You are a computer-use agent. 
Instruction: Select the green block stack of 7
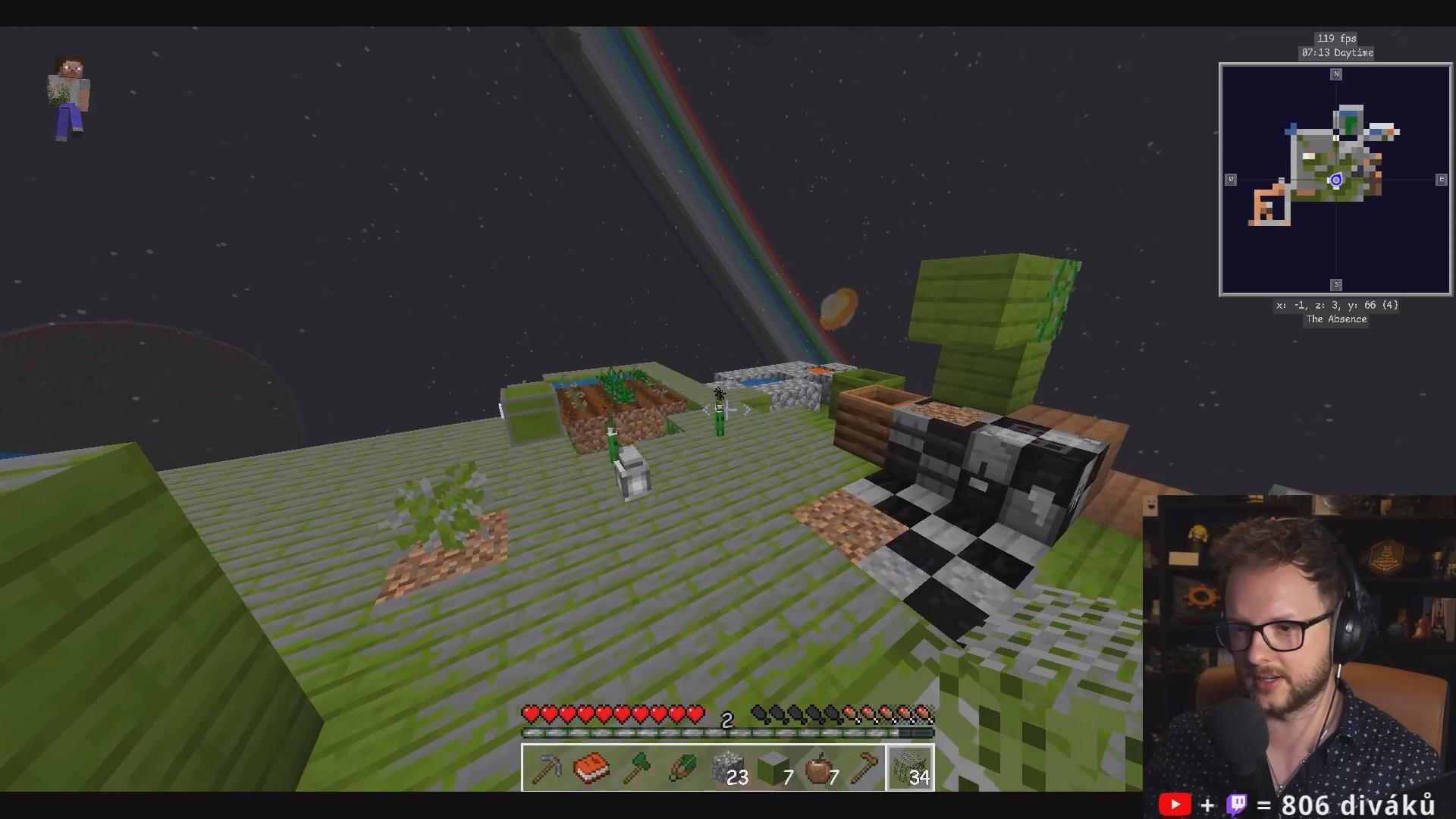click(x=773, y=768)
